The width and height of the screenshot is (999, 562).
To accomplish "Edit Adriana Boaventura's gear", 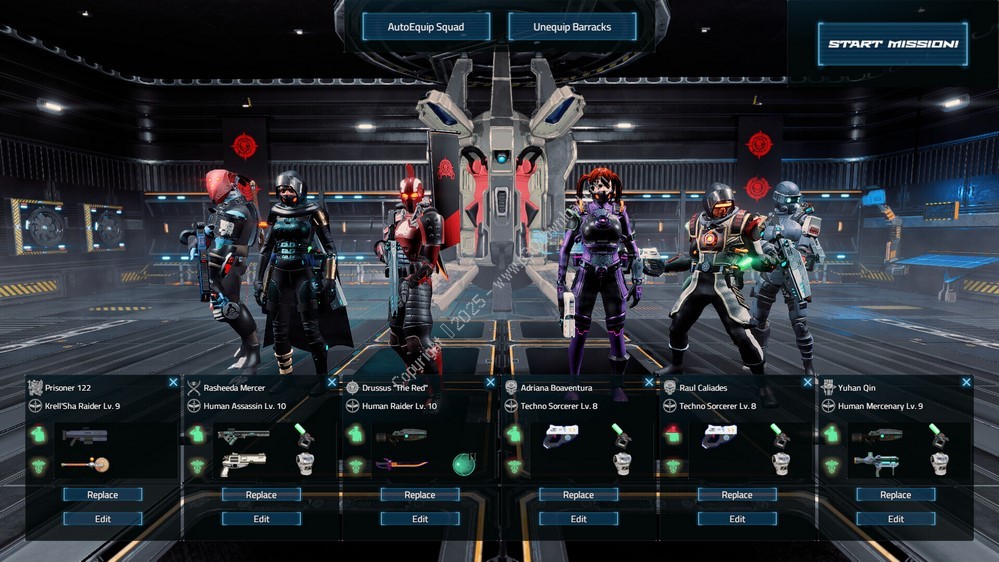I will point(578,519).
